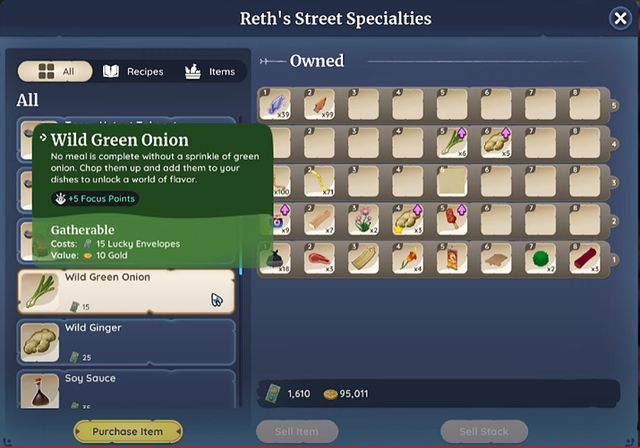Select the orange flower inventory slot
The height and width of the screenshot is (448, 640).
tap(408, 258)
